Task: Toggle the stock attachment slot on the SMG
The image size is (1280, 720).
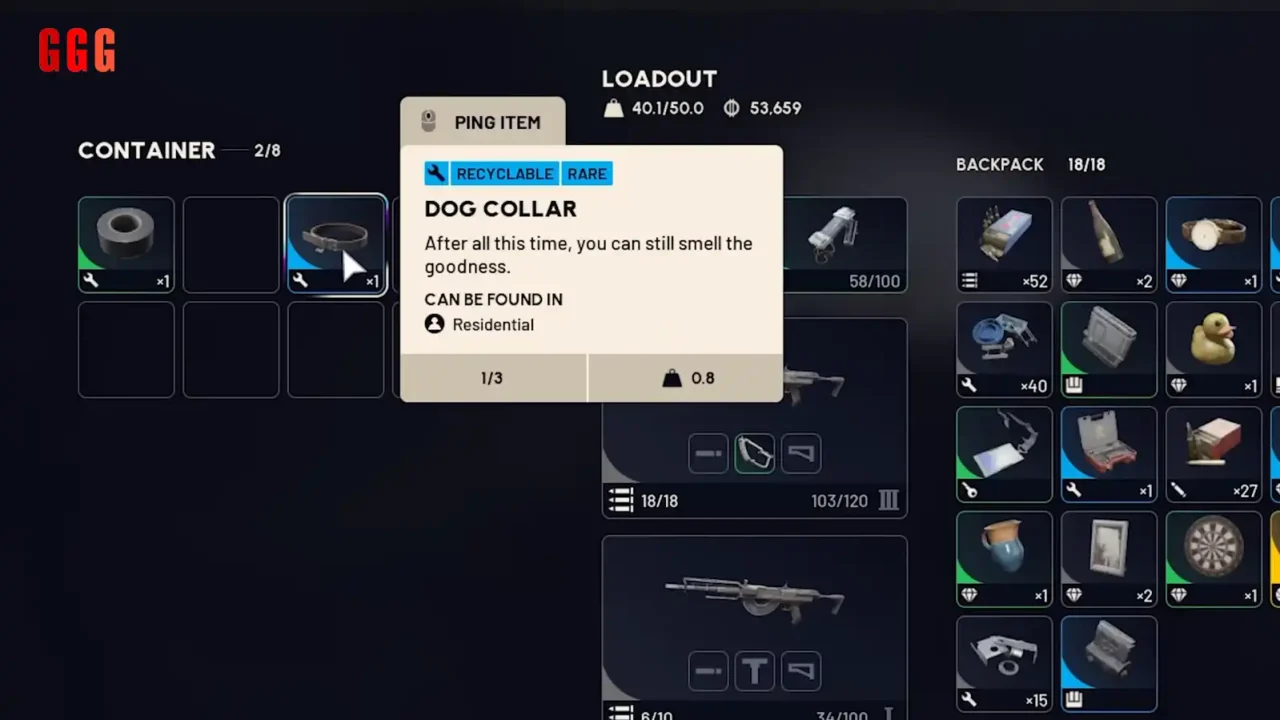Action: click(x=800, y=453)
